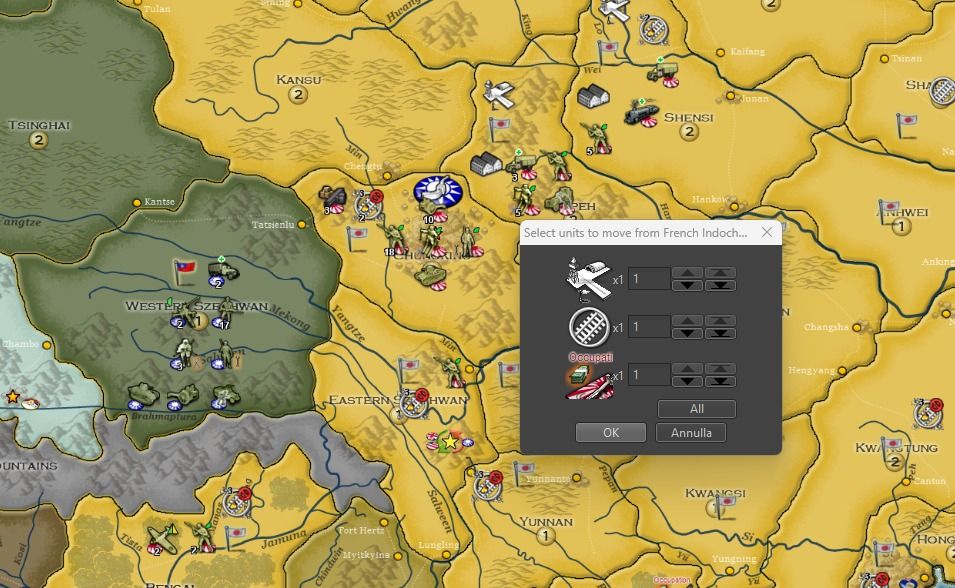Increase the railway unit count by one

coord(687,321)
